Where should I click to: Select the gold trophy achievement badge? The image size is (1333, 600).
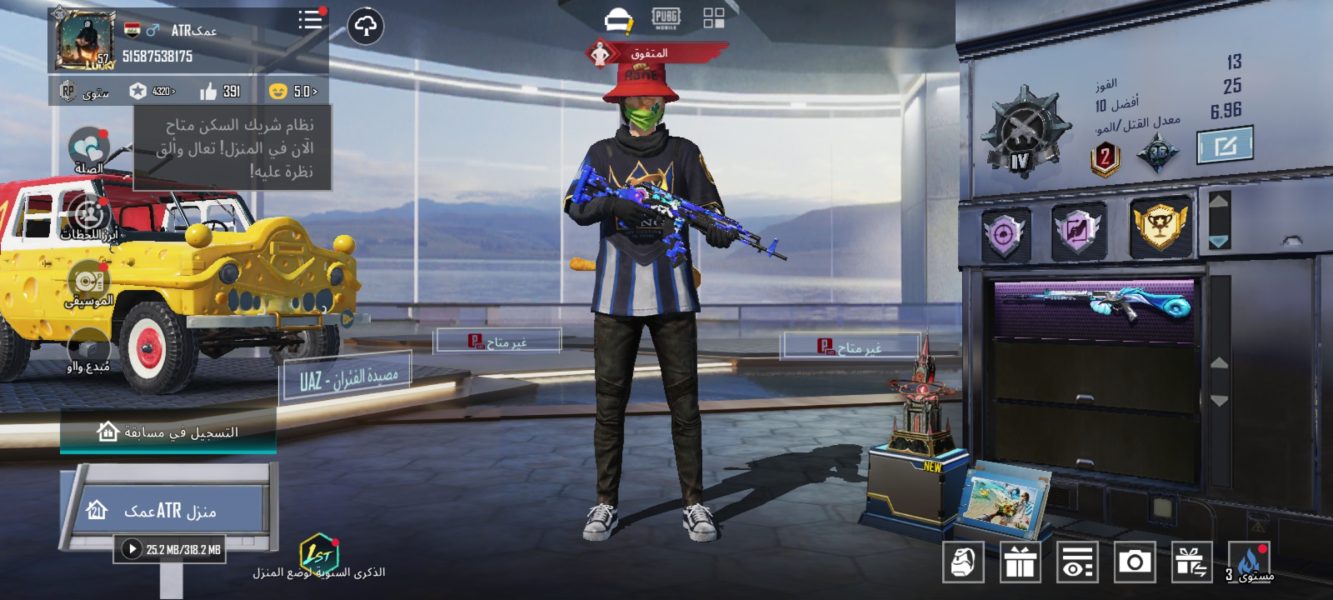[1161, 228]
